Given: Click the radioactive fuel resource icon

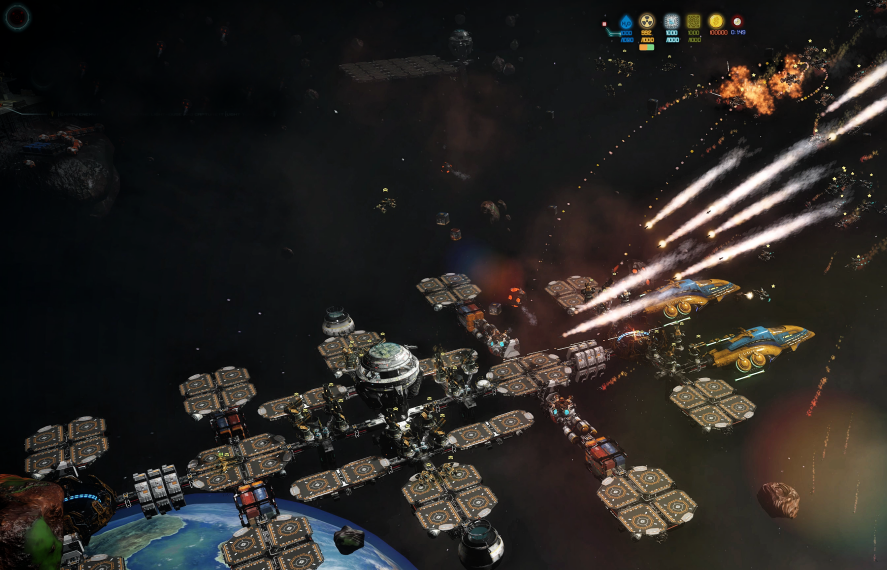Looking at the screenshot, I should (647, 20).
